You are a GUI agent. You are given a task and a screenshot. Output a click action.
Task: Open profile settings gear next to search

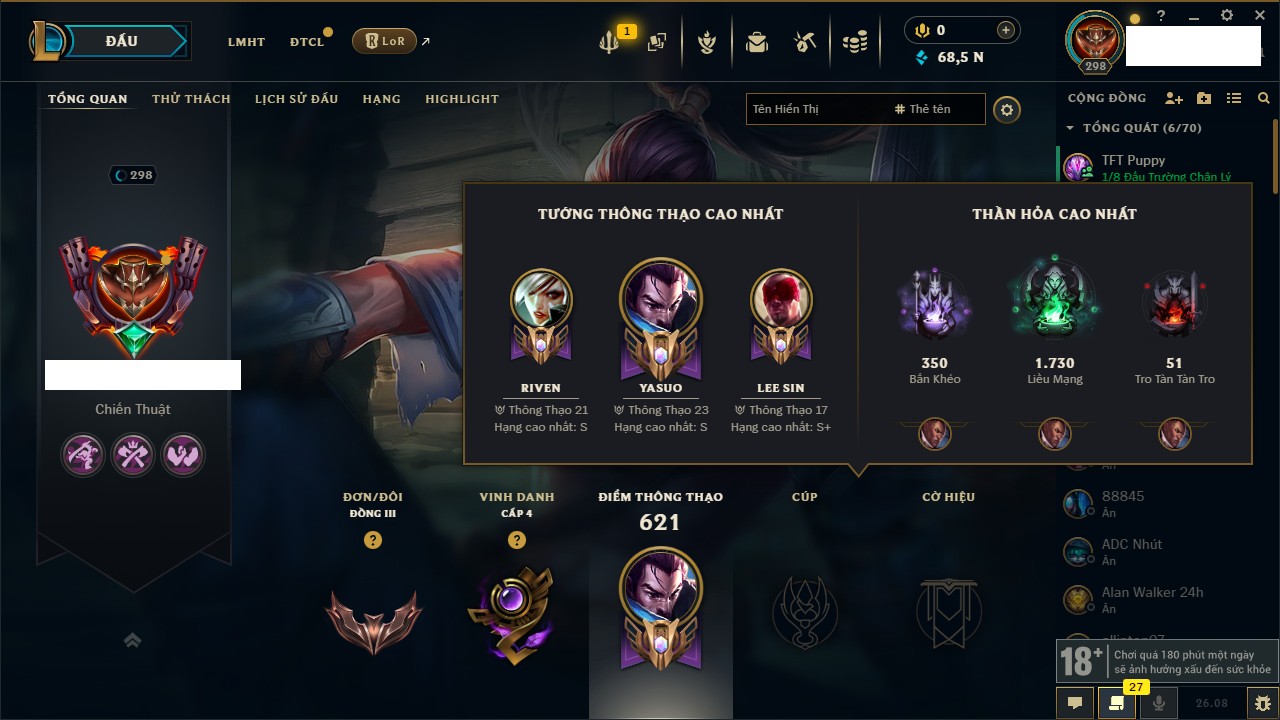(1007, 109)
